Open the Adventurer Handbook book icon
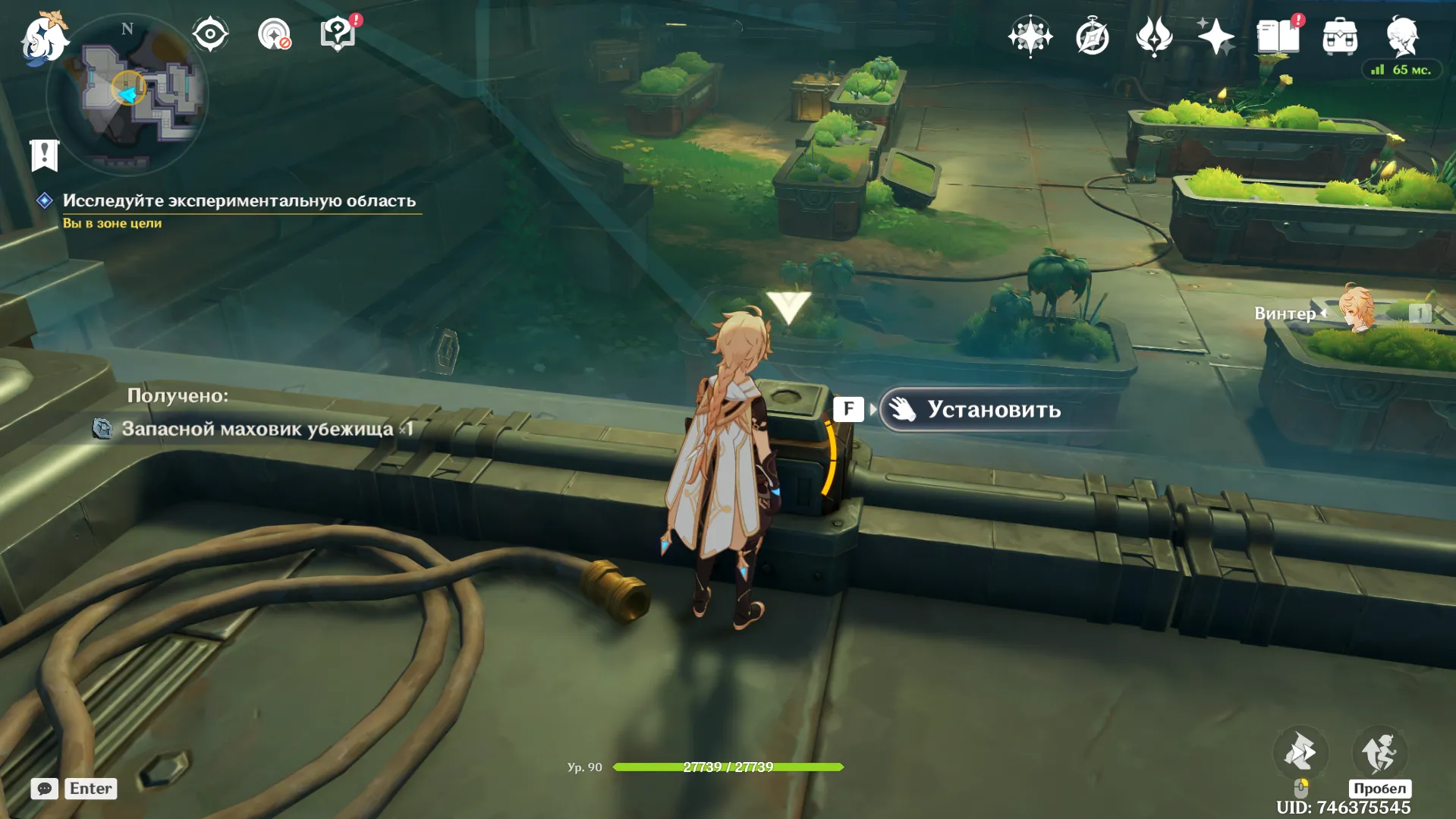This screenshot has width=1456, height=819. (x=1278, y=36)
